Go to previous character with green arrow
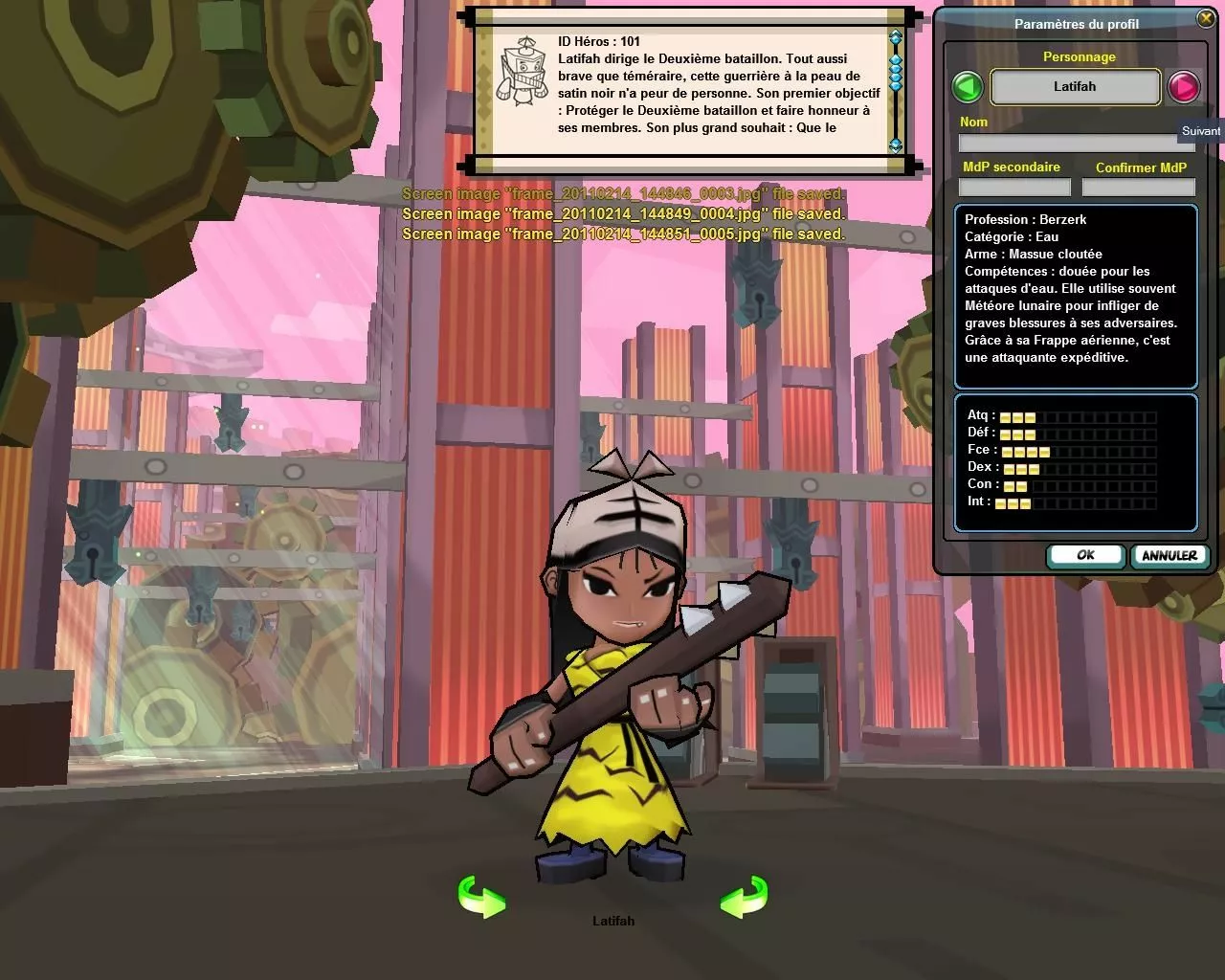This screenshot has width=1225, height=980. tap(968, 87)
